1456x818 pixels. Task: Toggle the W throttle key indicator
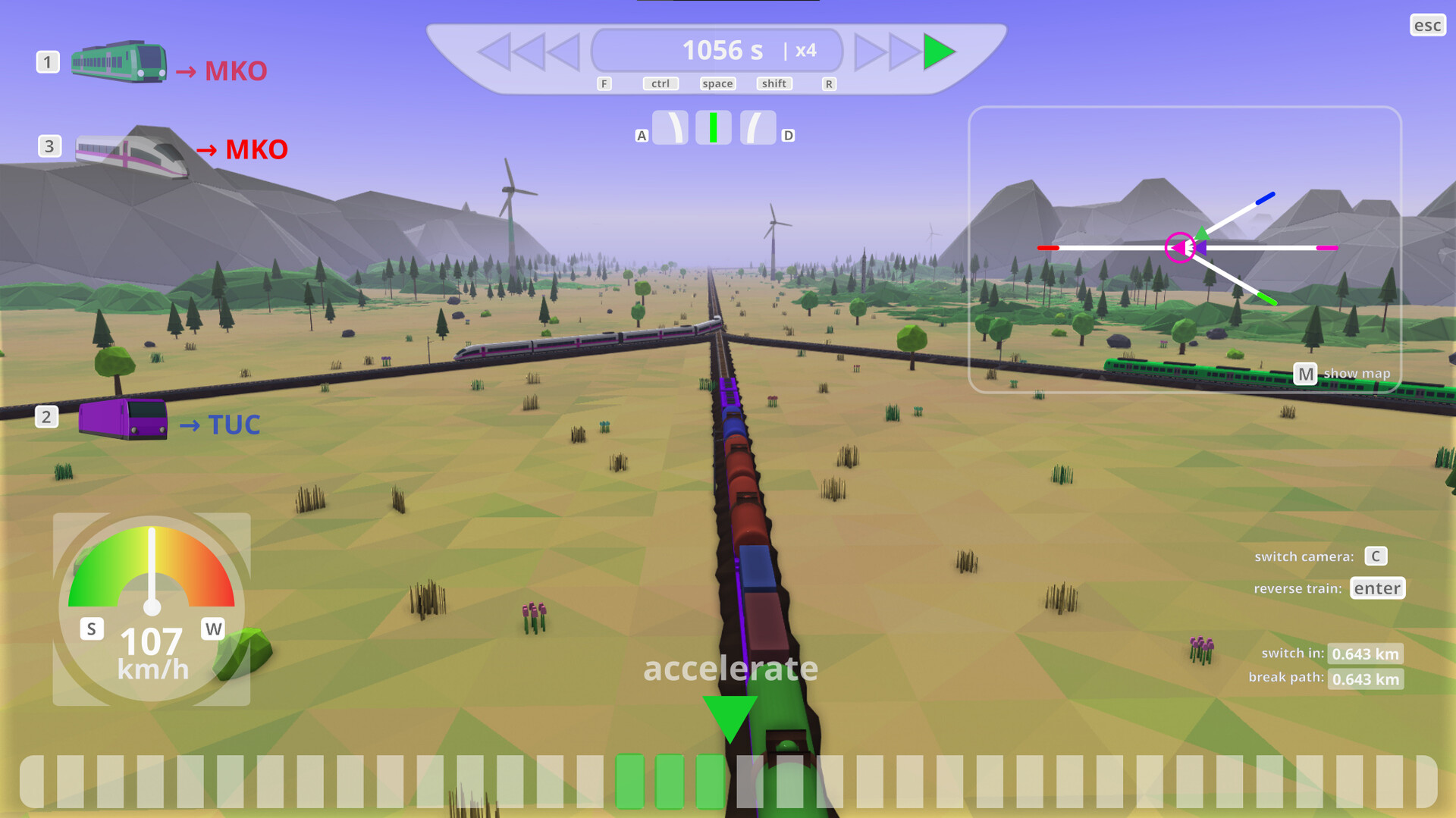(x=213, y=628)
